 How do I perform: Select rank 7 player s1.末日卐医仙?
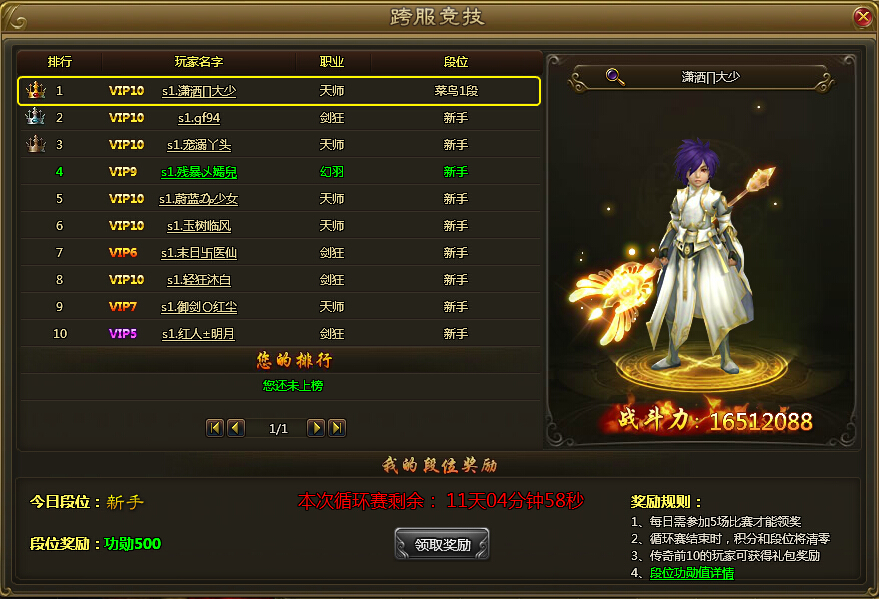199,253
